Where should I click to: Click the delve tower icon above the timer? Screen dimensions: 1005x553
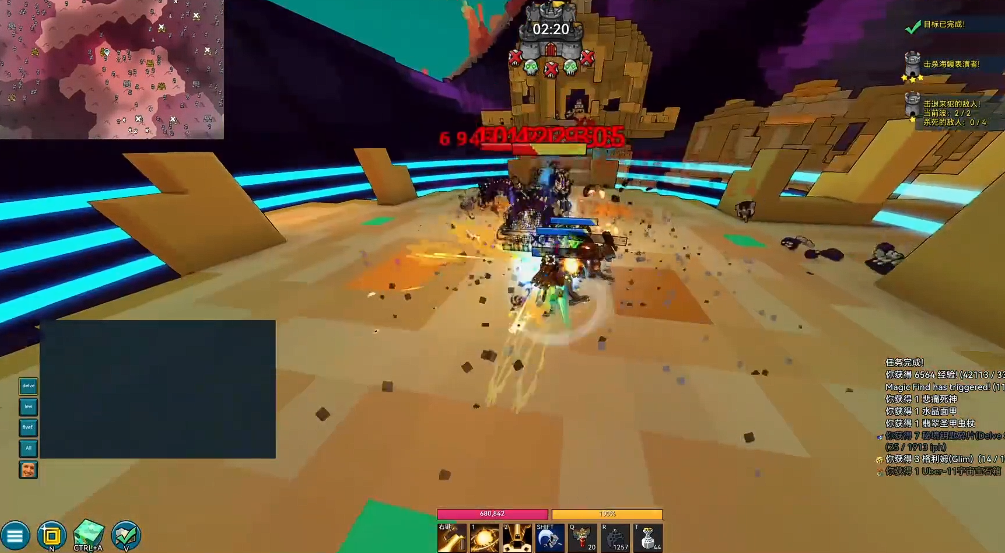pyautogui.click(x=549, y=11)
